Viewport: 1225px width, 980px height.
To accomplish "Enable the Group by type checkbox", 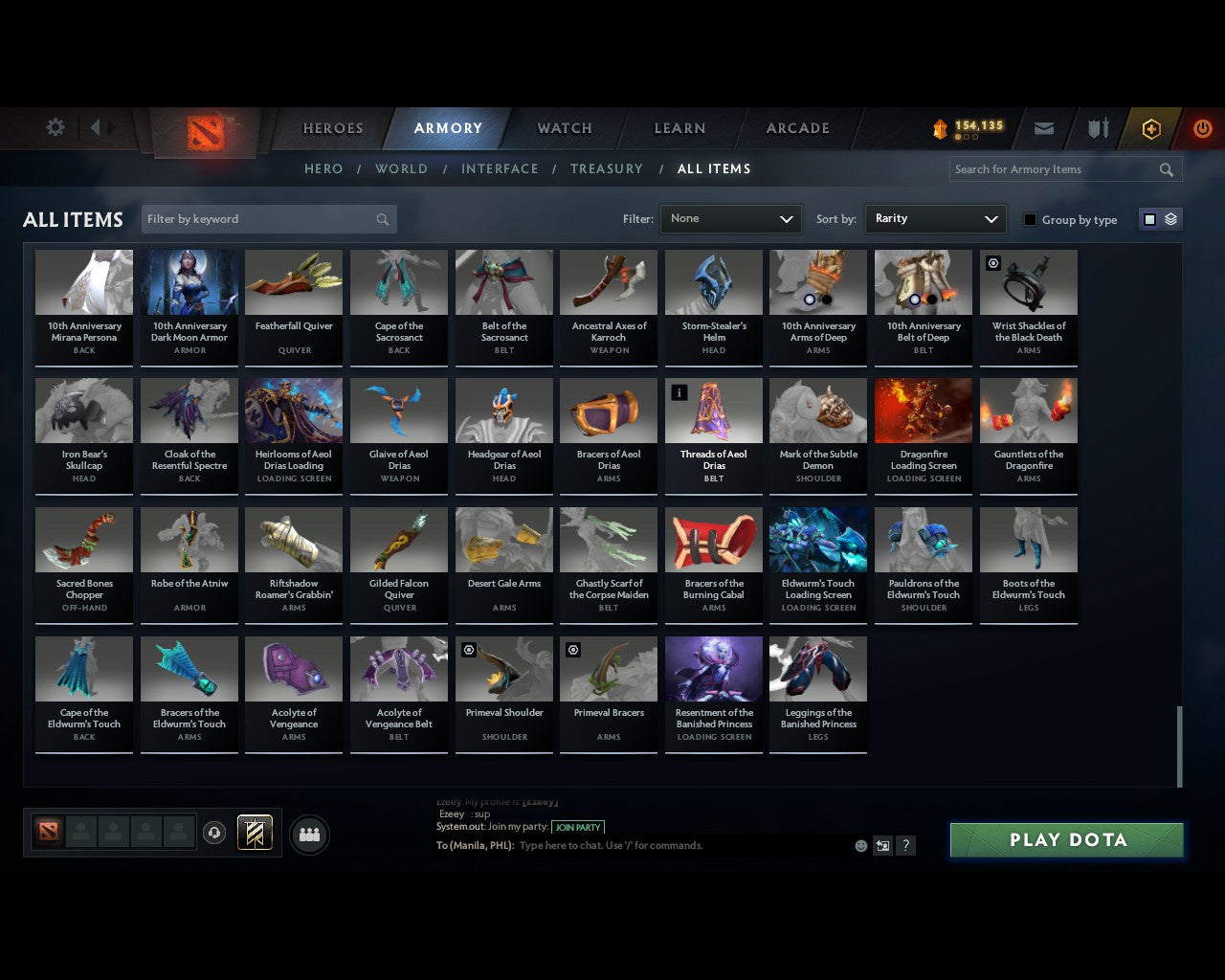I will tap(1029, 219).
